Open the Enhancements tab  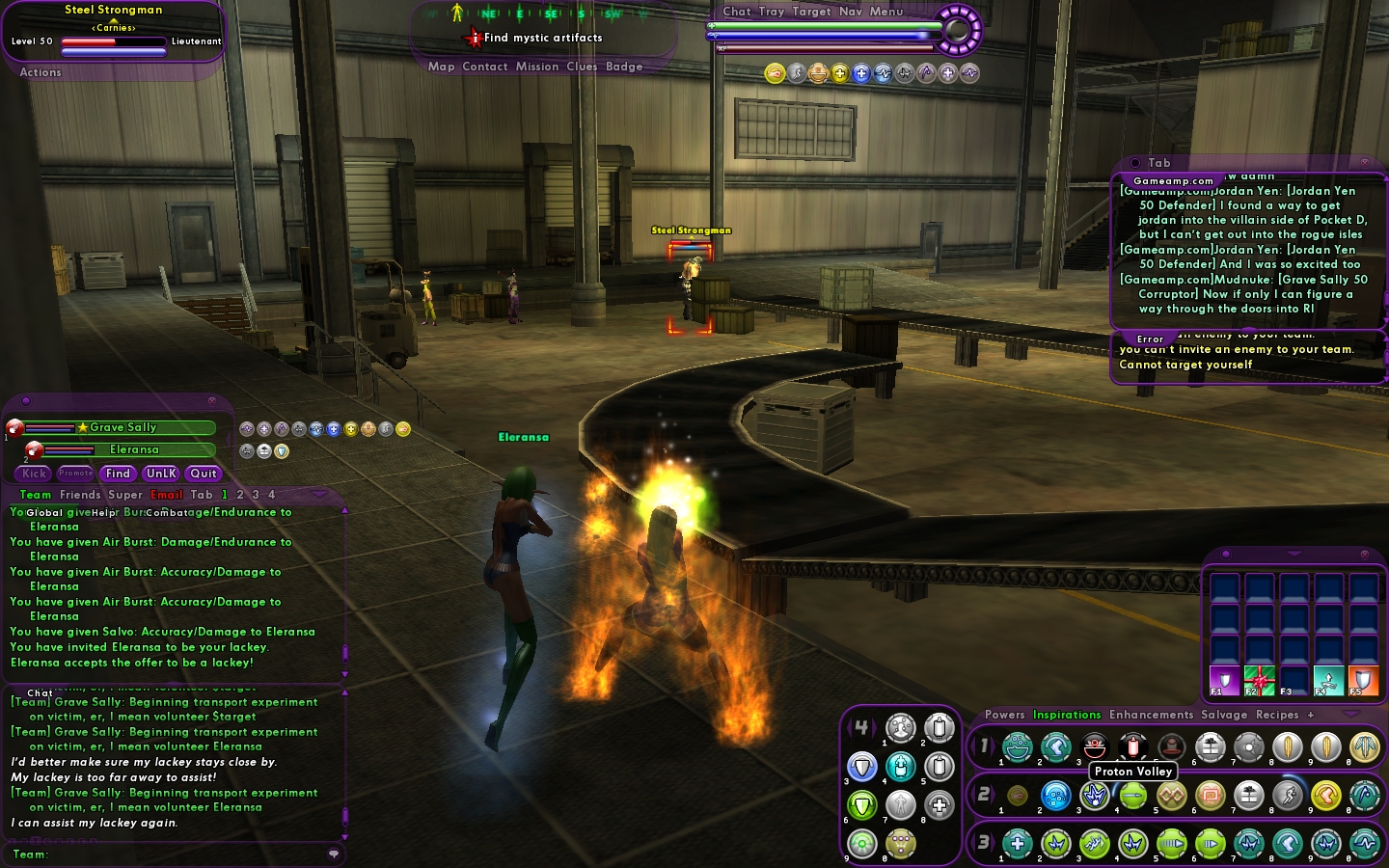point(1151,715)
